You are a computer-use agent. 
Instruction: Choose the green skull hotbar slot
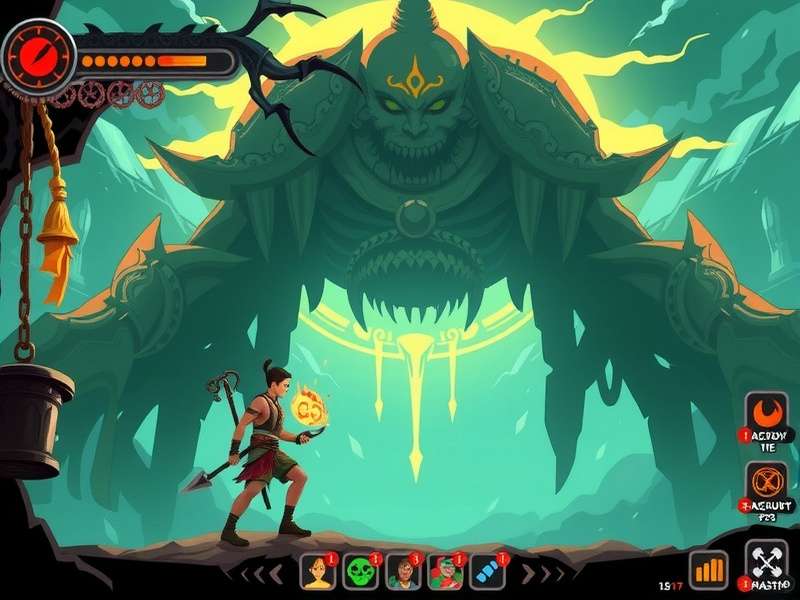point(360,571)
